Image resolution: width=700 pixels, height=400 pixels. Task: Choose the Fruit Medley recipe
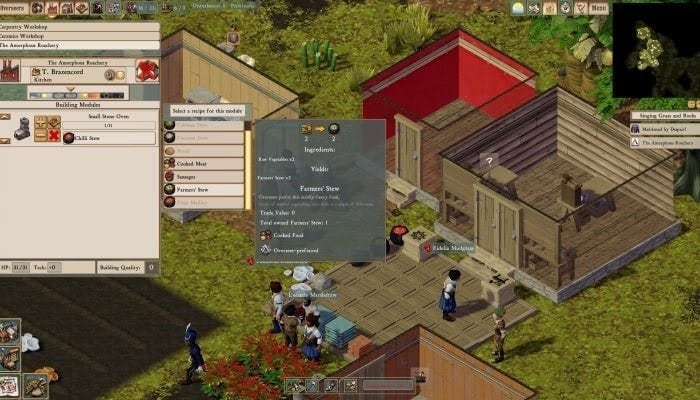point(203,203)
